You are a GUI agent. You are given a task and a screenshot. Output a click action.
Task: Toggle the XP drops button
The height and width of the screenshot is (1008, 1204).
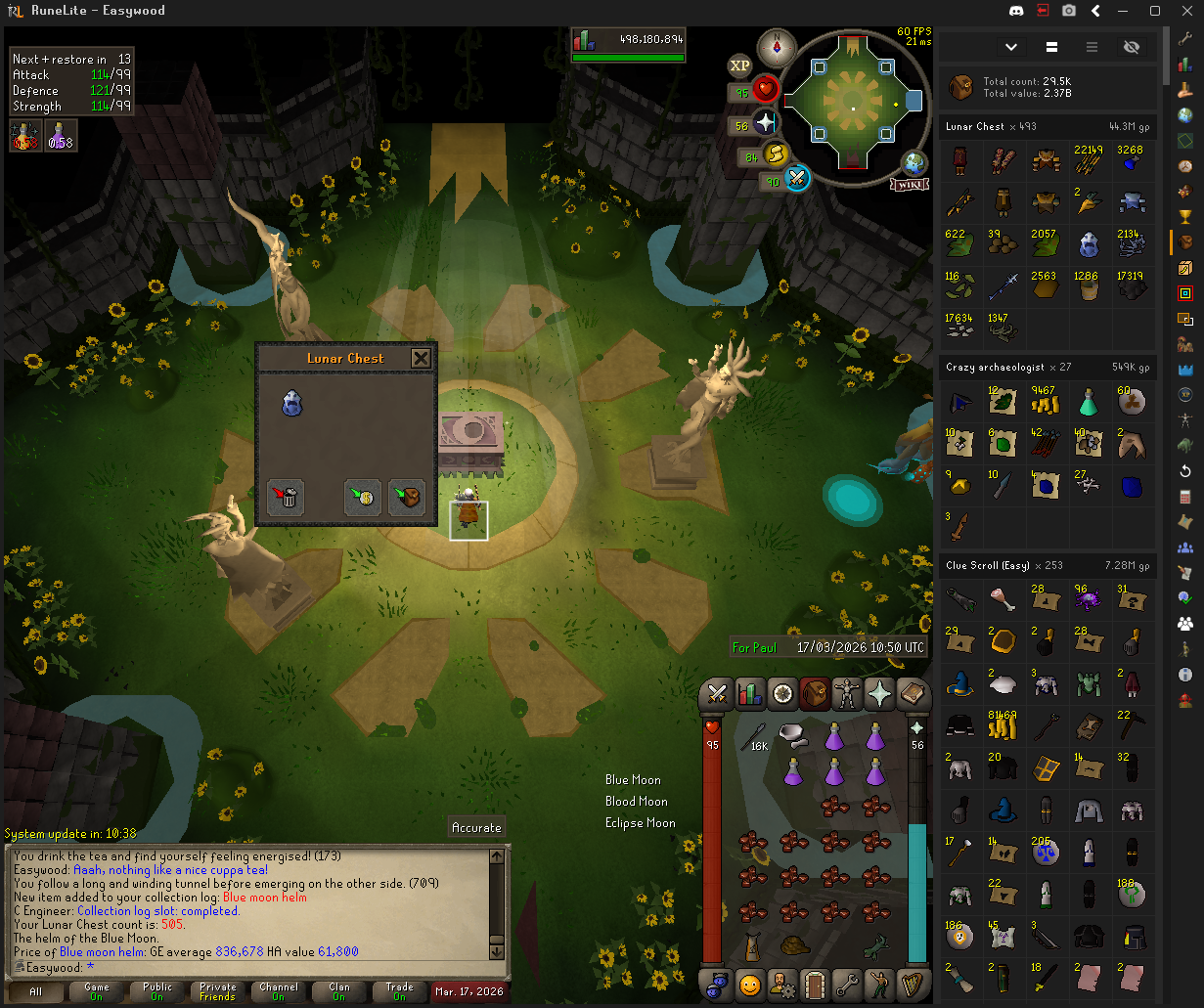(x=740, y=66)
